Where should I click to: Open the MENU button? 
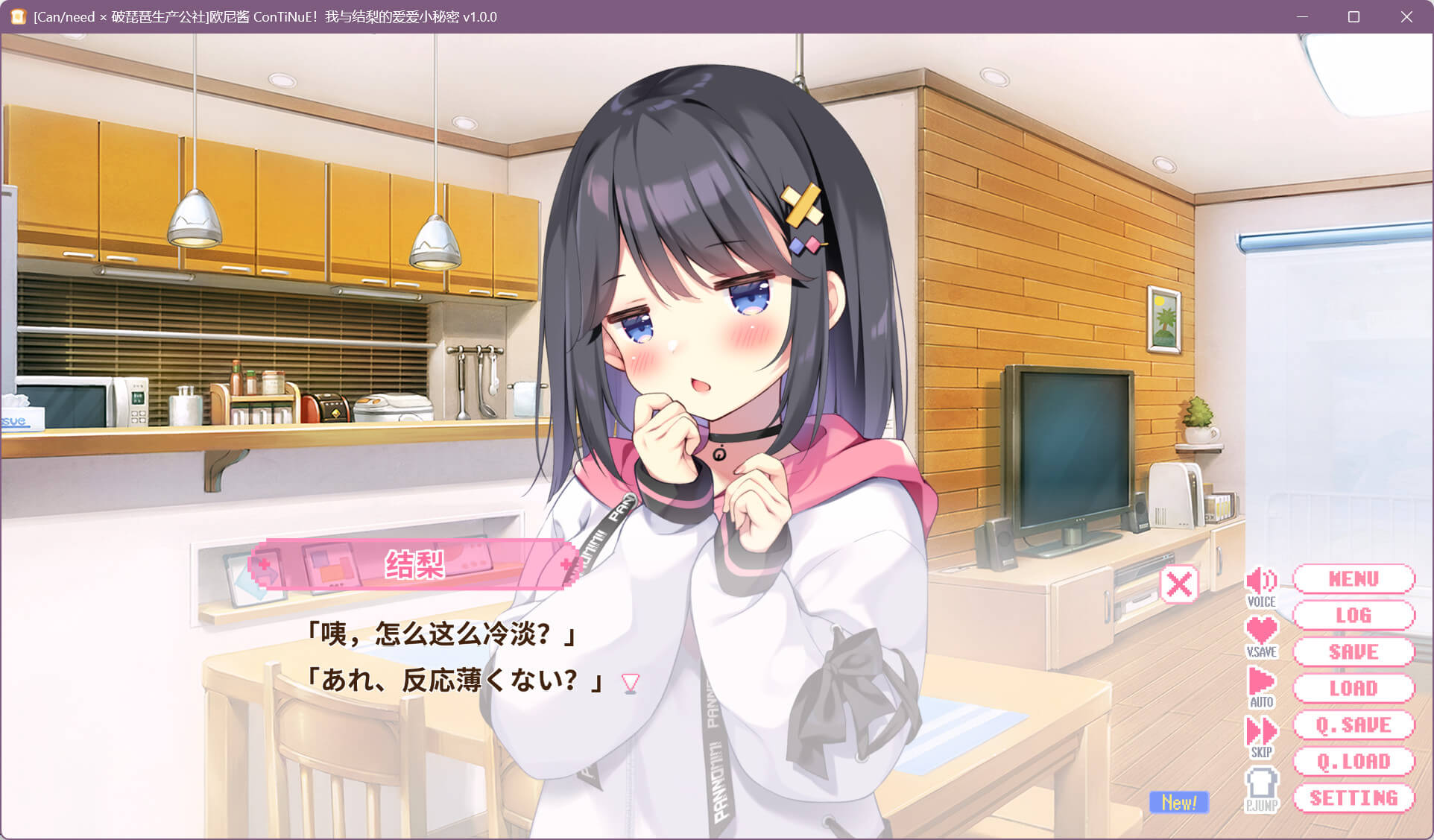(1353, 579)
